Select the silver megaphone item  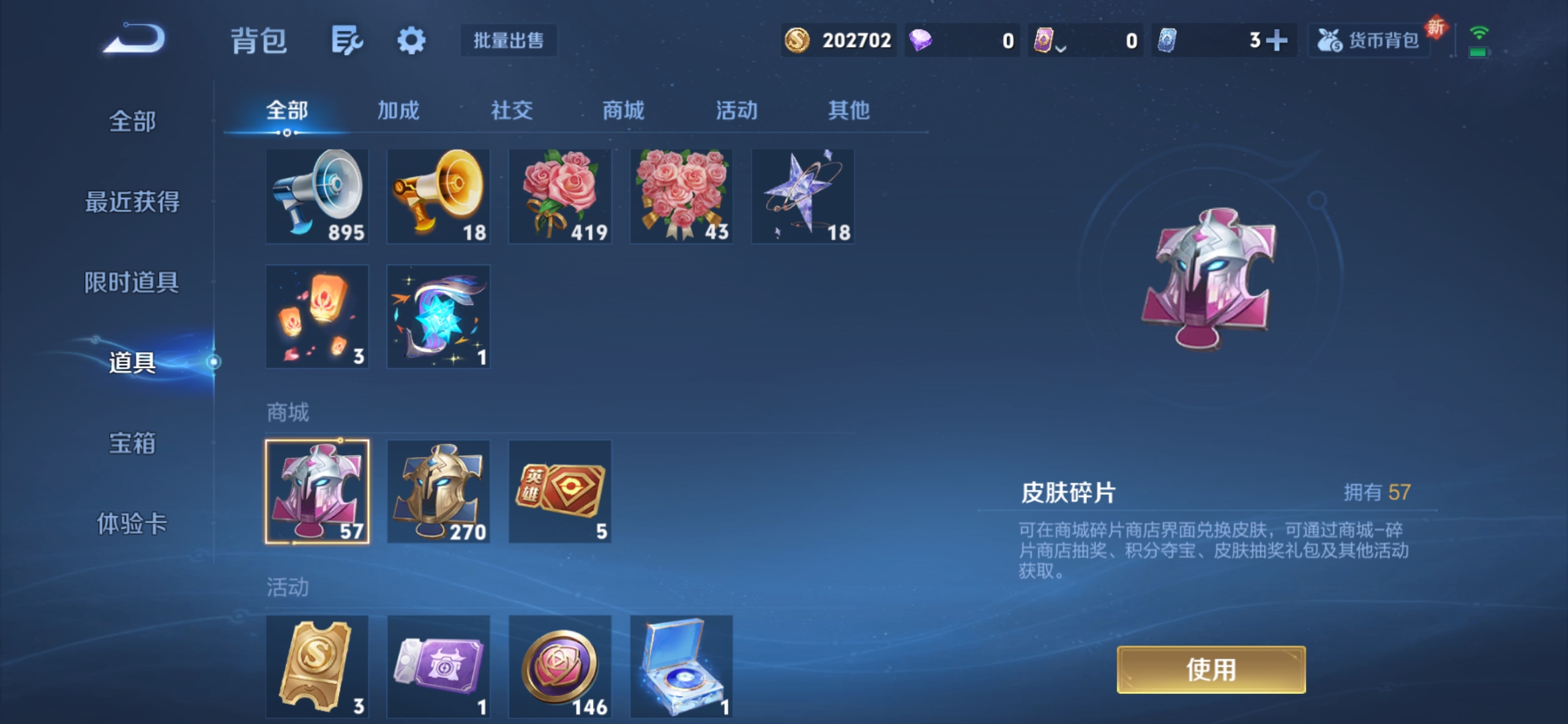(x=316, y=196)
